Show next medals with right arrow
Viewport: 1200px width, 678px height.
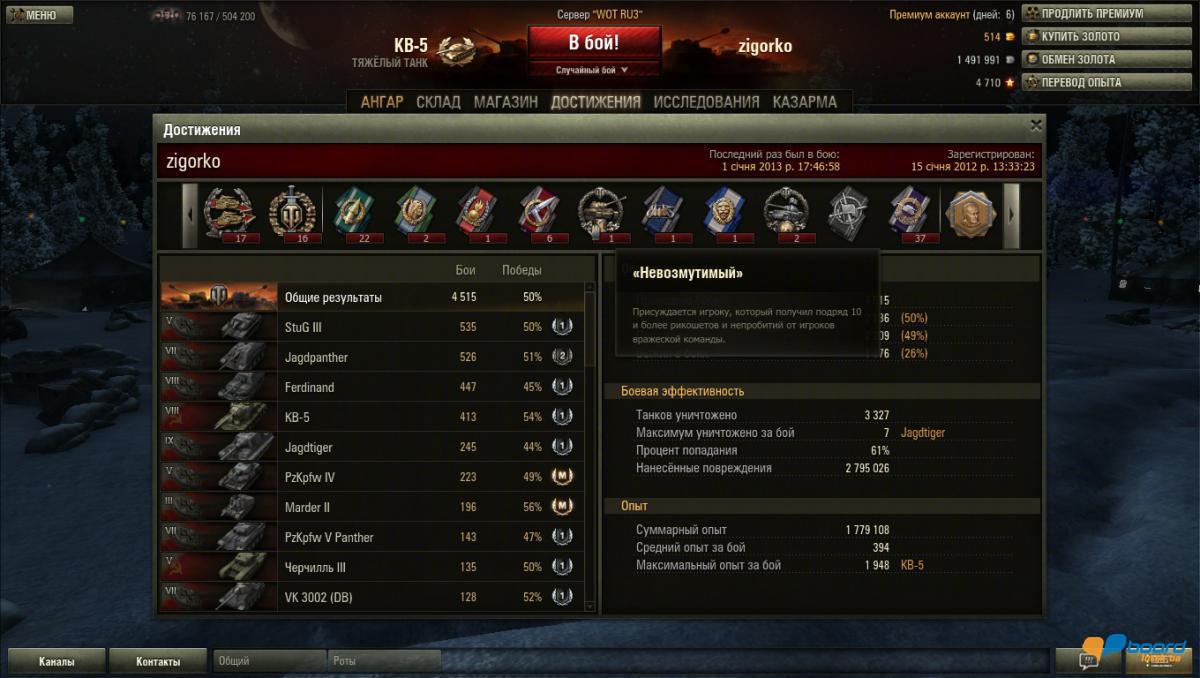pyautogui.click(x=1011, y=216)
